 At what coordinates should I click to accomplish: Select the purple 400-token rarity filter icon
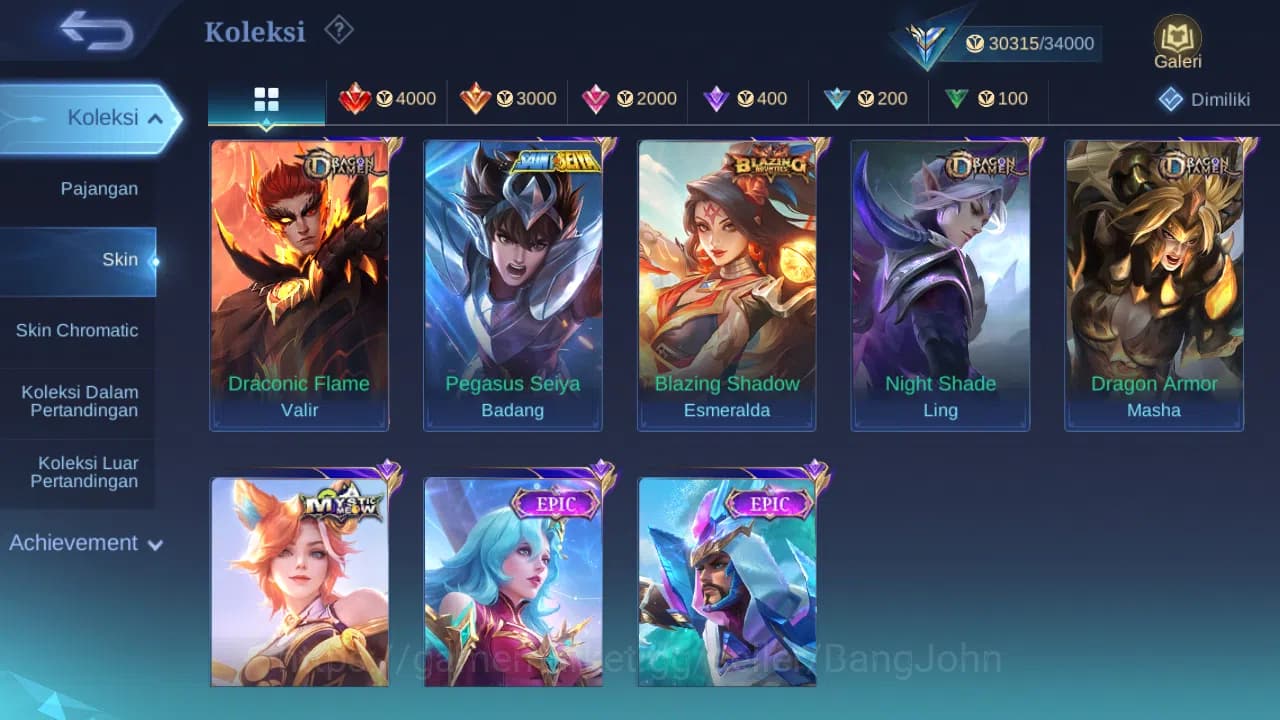[x=716, y=99]
